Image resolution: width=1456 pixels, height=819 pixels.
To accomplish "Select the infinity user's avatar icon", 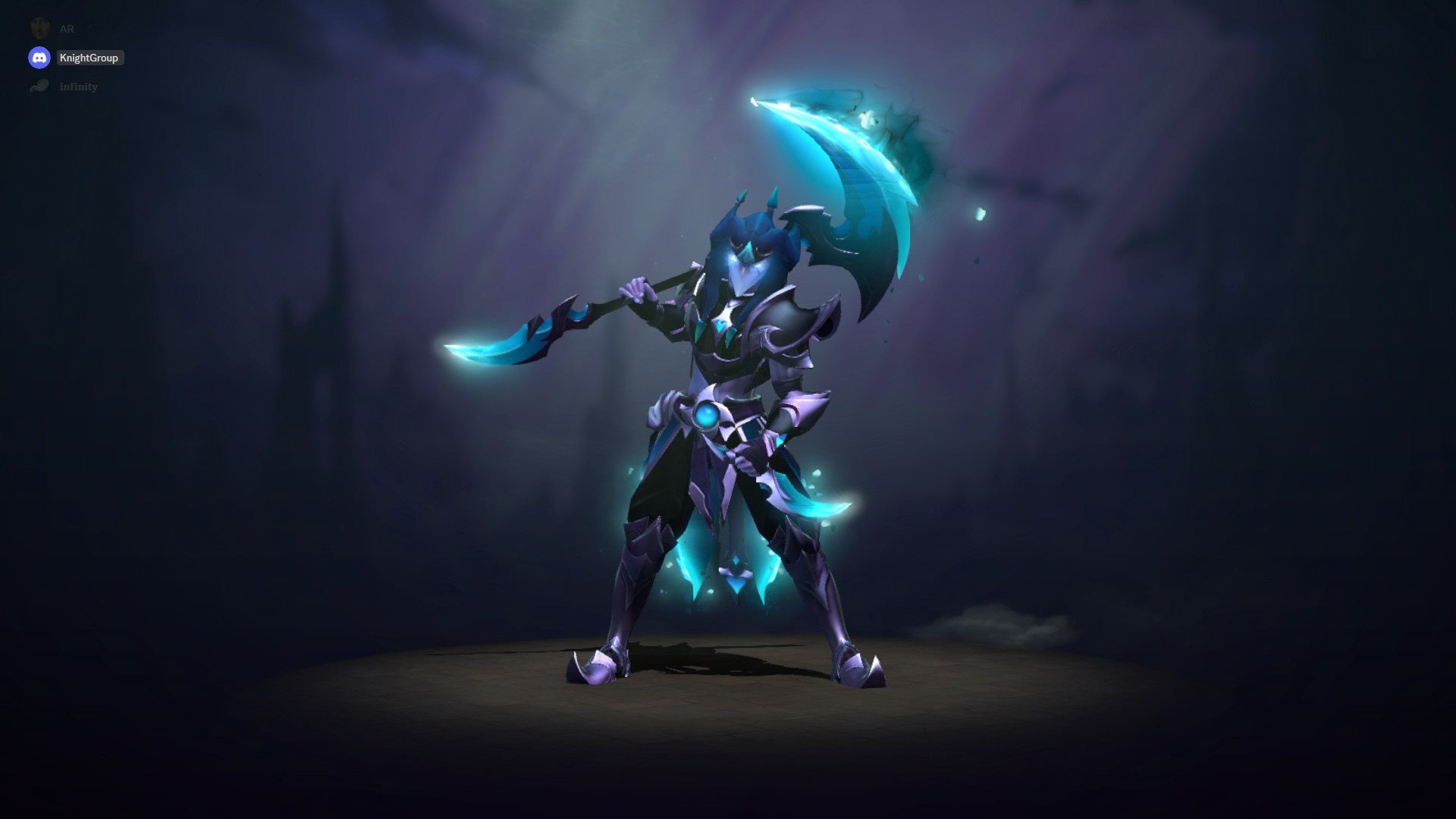I will click(x=39, y=86).
